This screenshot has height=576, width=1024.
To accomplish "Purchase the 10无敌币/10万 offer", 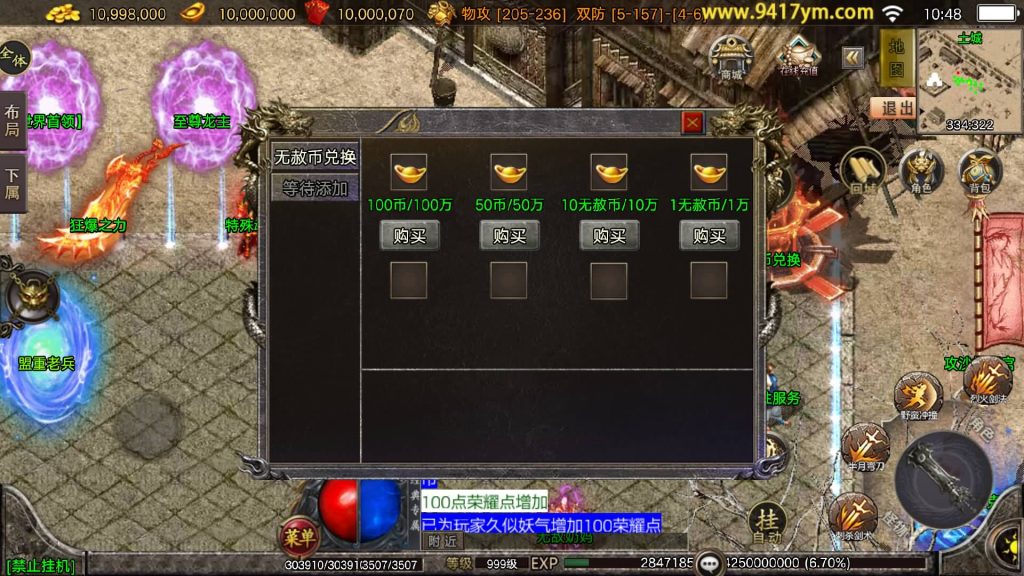I will coord(609,236).
